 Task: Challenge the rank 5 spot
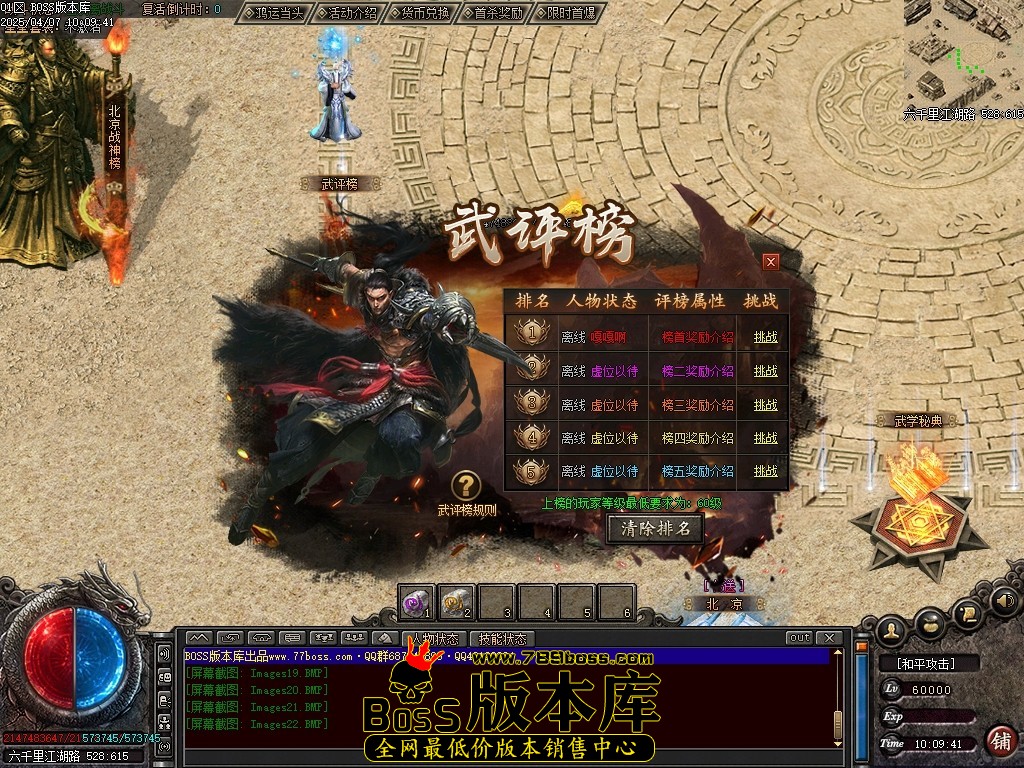[x=765, y=471]
